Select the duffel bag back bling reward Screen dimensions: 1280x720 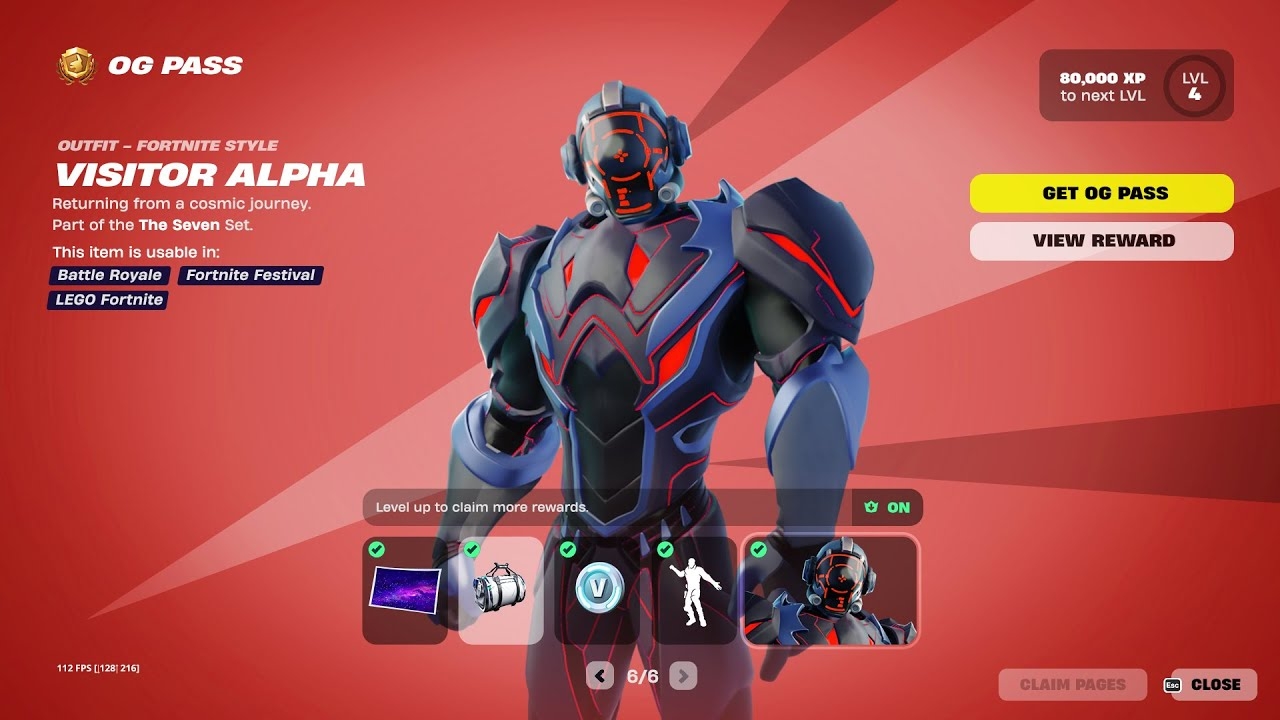(x=501, y=590)
